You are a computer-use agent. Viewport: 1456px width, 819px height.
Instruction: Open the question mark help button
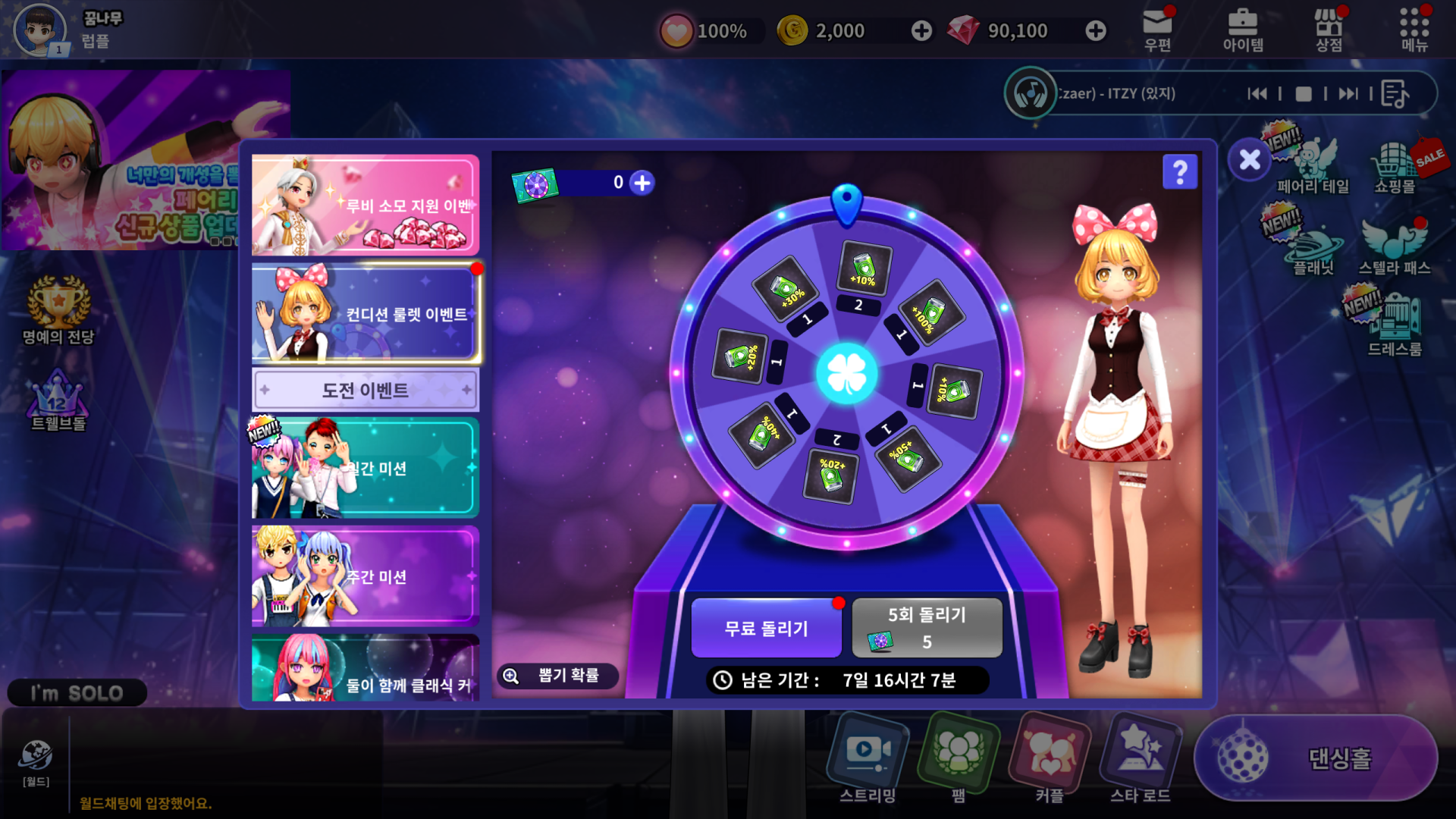(x=1180, y=172)
